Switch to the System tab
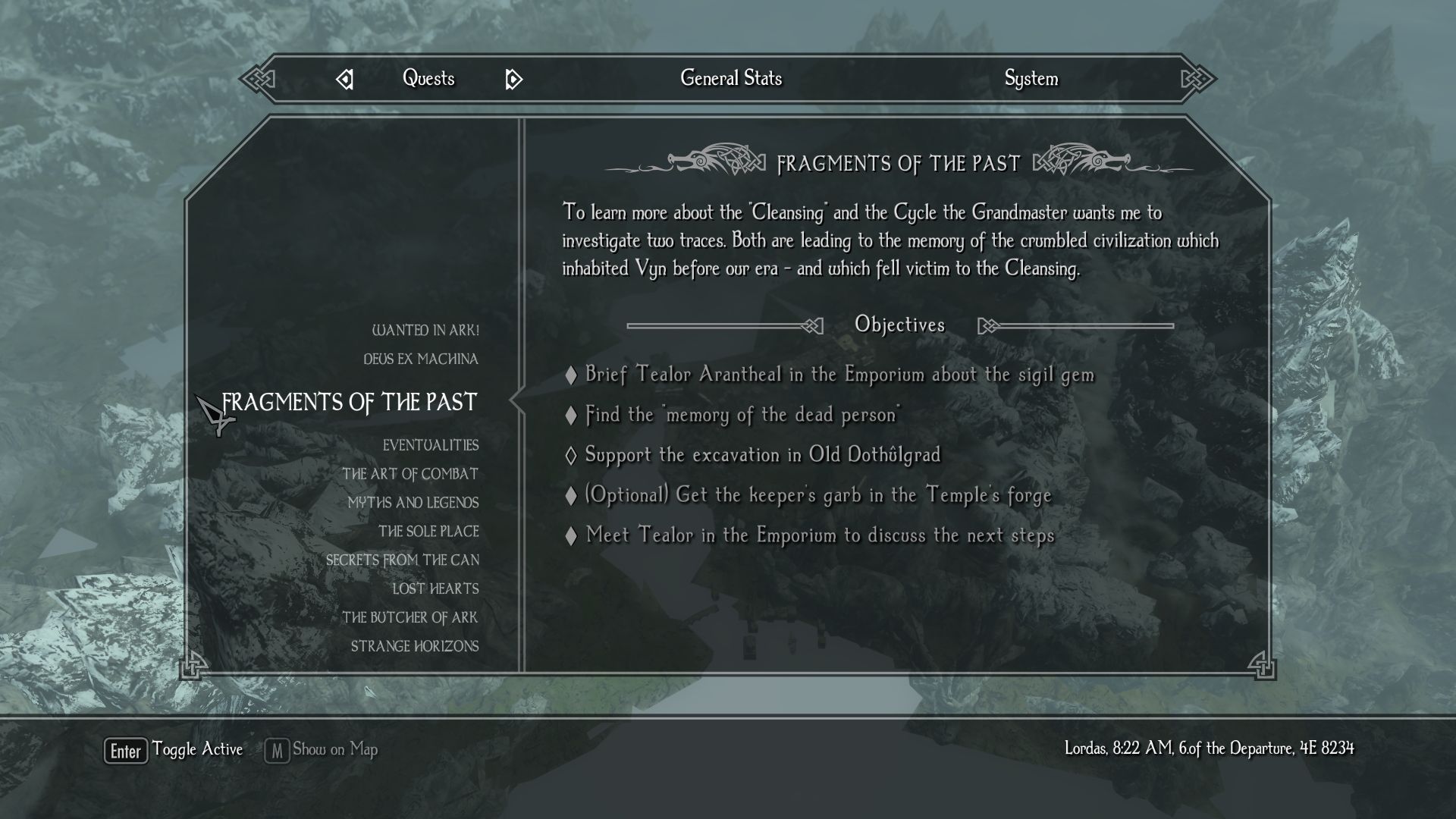This screenshot has width=1456, height=819. click(x=1031, y=79)
